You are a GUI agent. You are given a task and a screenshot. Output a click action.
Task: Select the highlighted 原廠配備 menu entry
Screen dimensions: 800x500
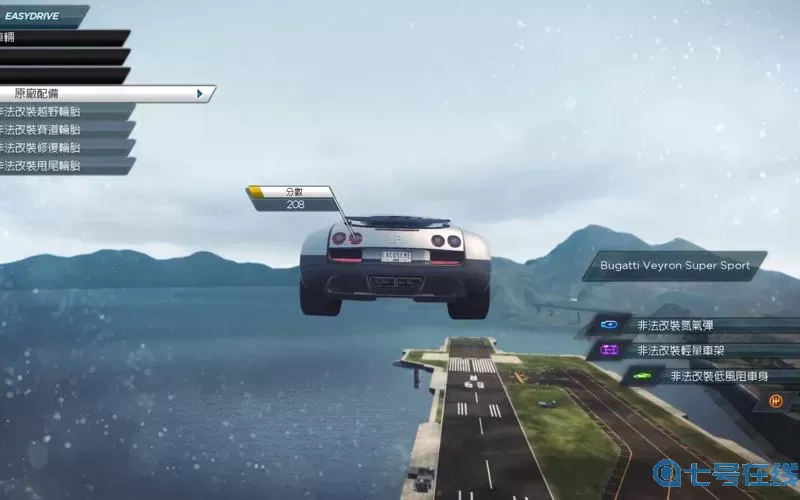[x=100, y=93]
